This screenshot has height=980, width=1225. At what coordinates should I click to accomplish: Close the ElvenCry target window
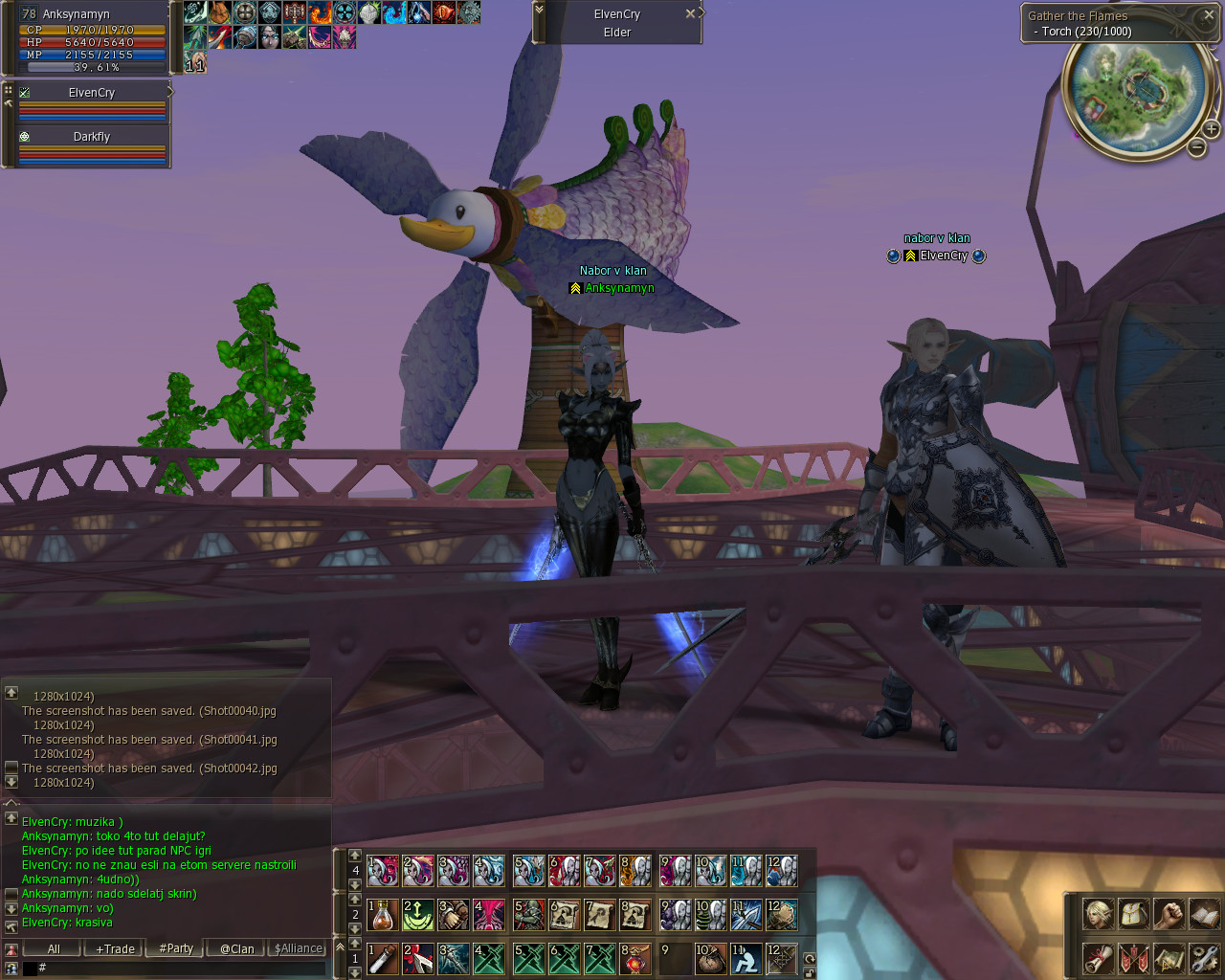(x=690, y=13)
